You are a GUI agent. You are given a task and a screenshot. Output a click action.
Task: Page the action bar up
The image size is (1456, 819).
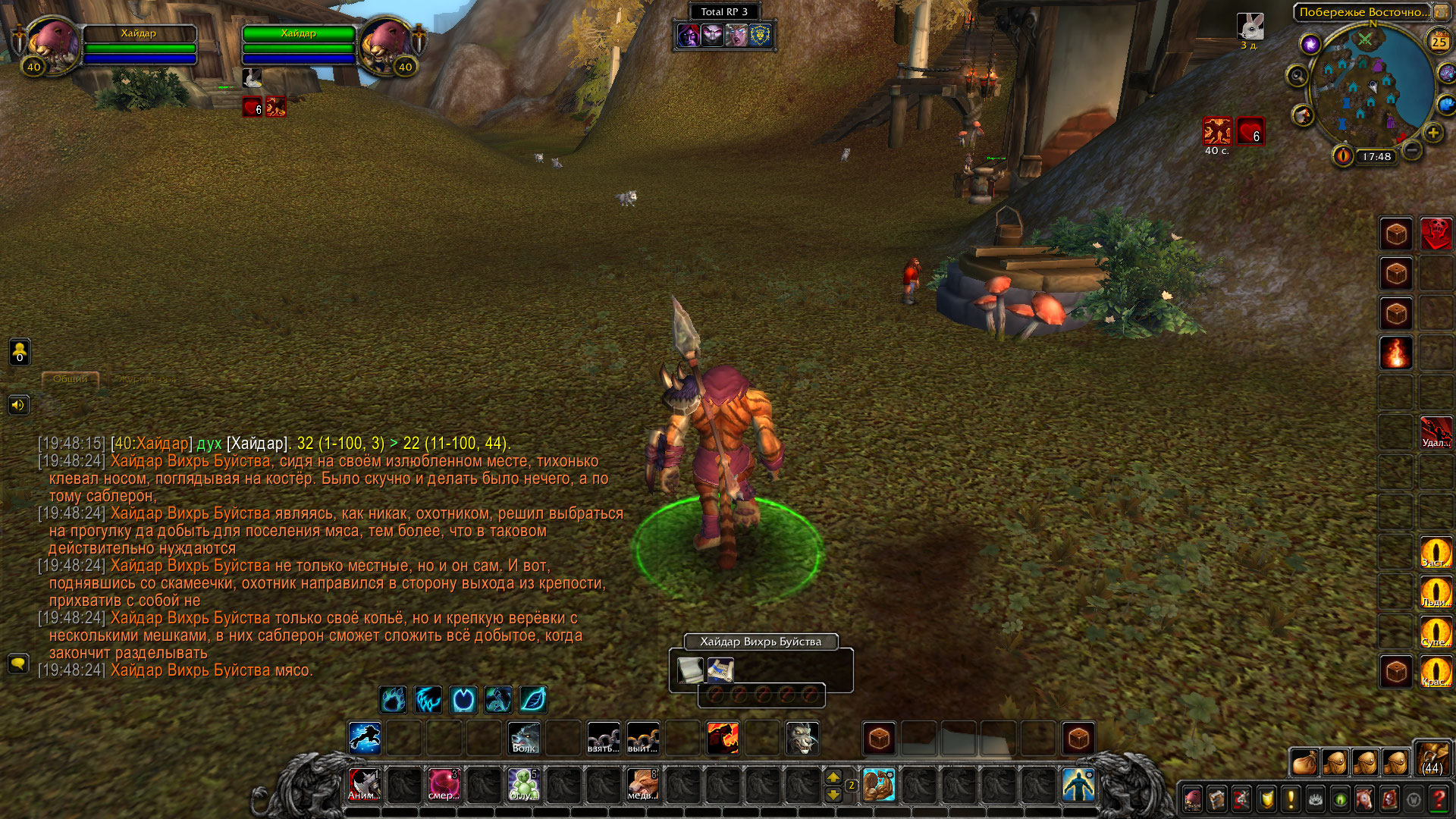point(833,777)
